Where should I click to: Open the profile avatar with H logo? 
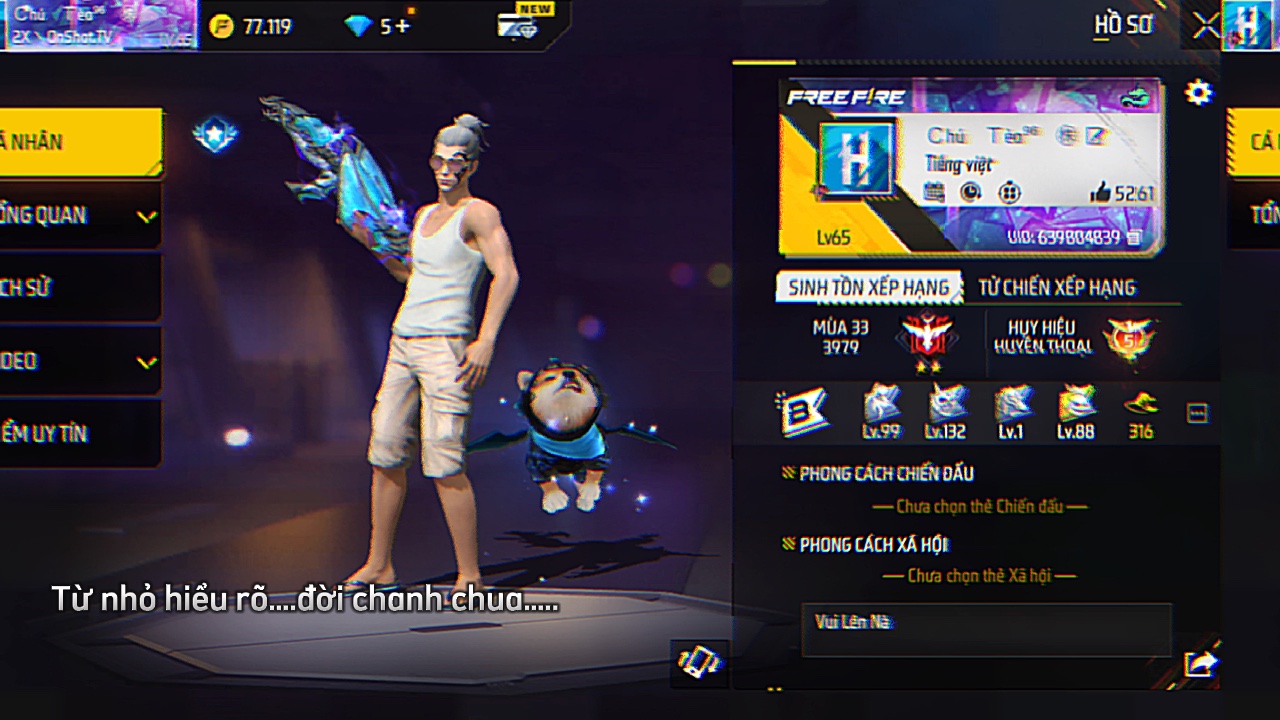point(854,160)
